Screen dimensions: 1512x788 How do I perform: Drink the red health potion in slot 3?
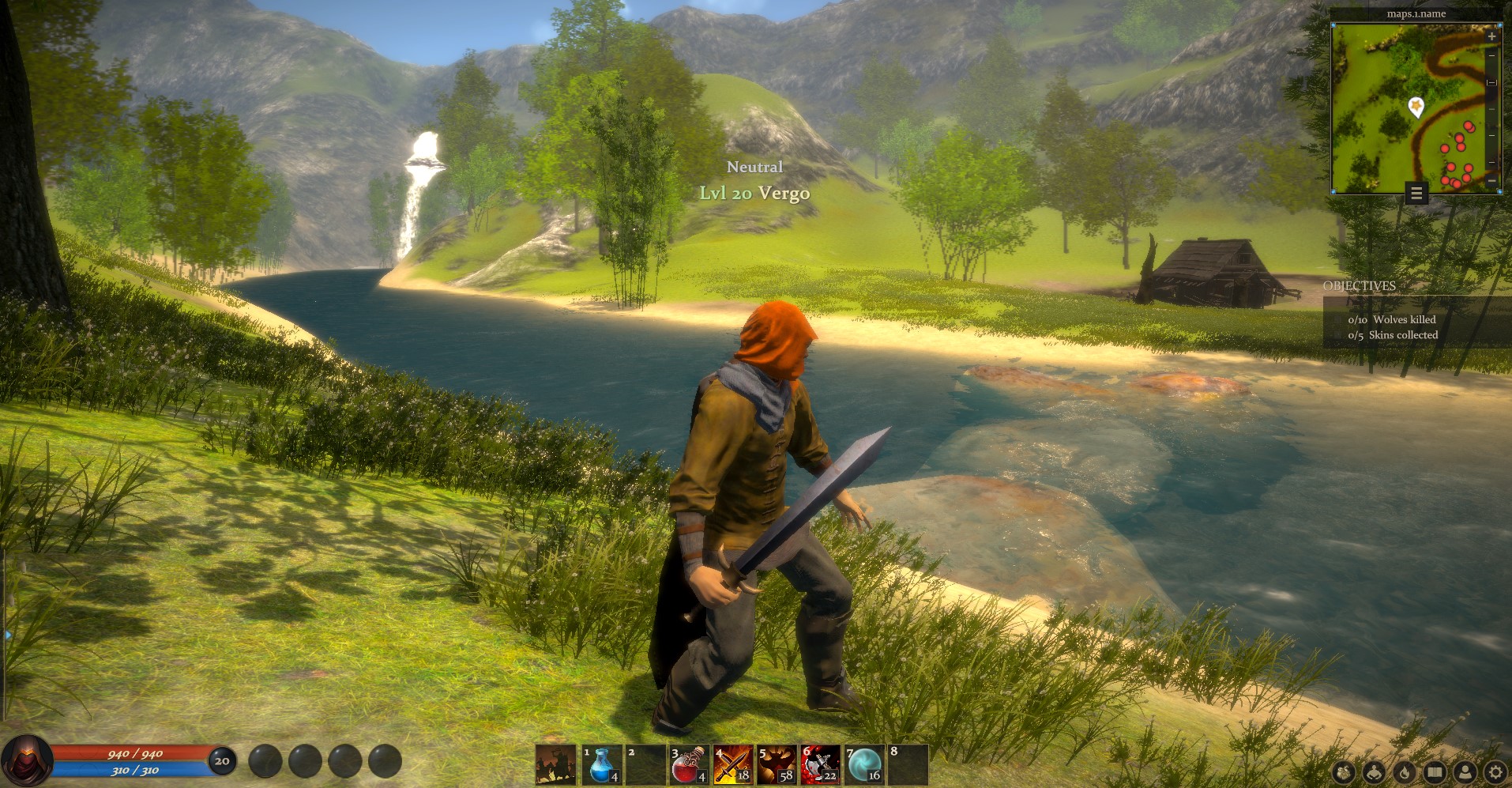[x=689, y=765]
